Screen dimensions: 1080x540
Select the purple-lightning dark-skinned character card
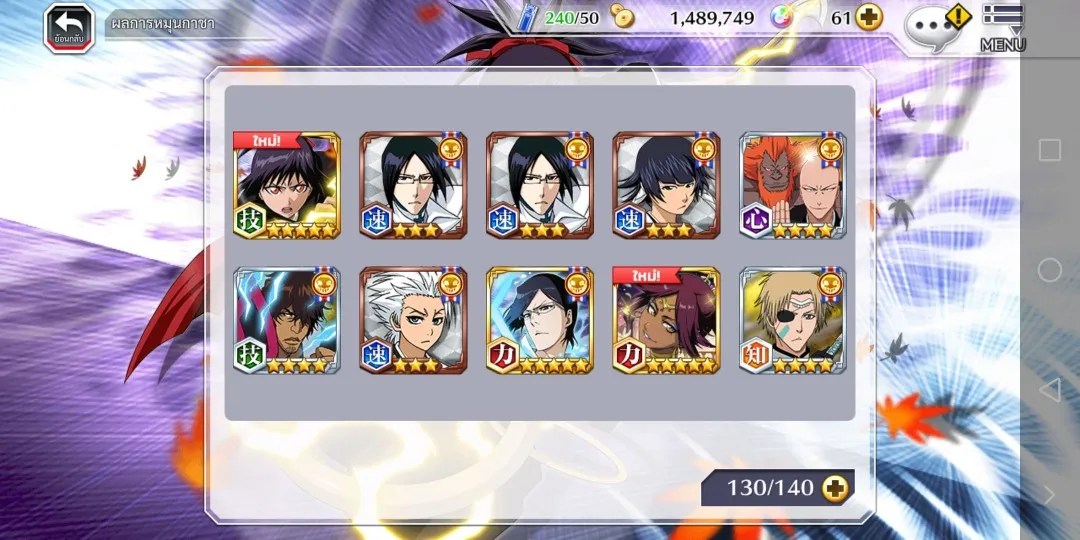(287, 320)
